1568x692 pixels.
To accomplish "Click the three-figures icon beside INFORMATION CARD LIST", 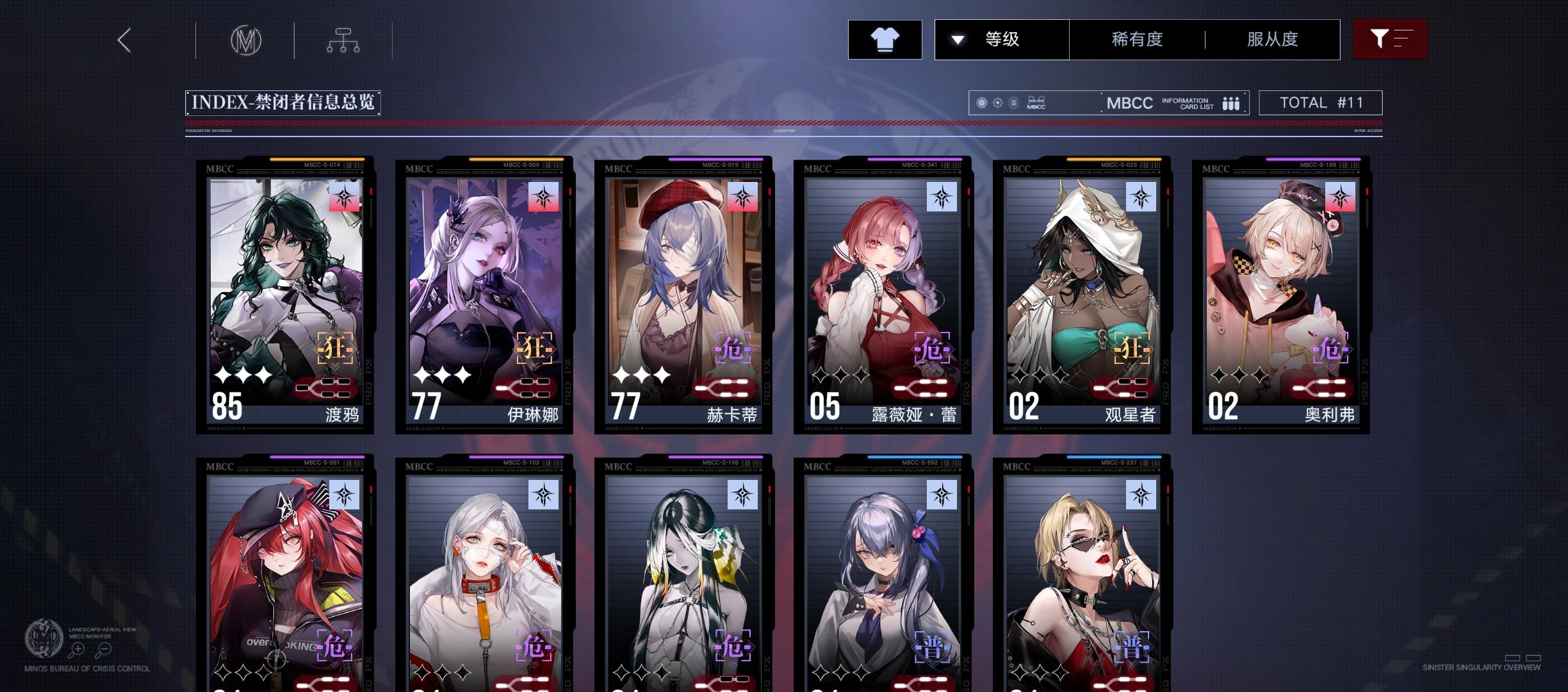I will [1230, 103].
